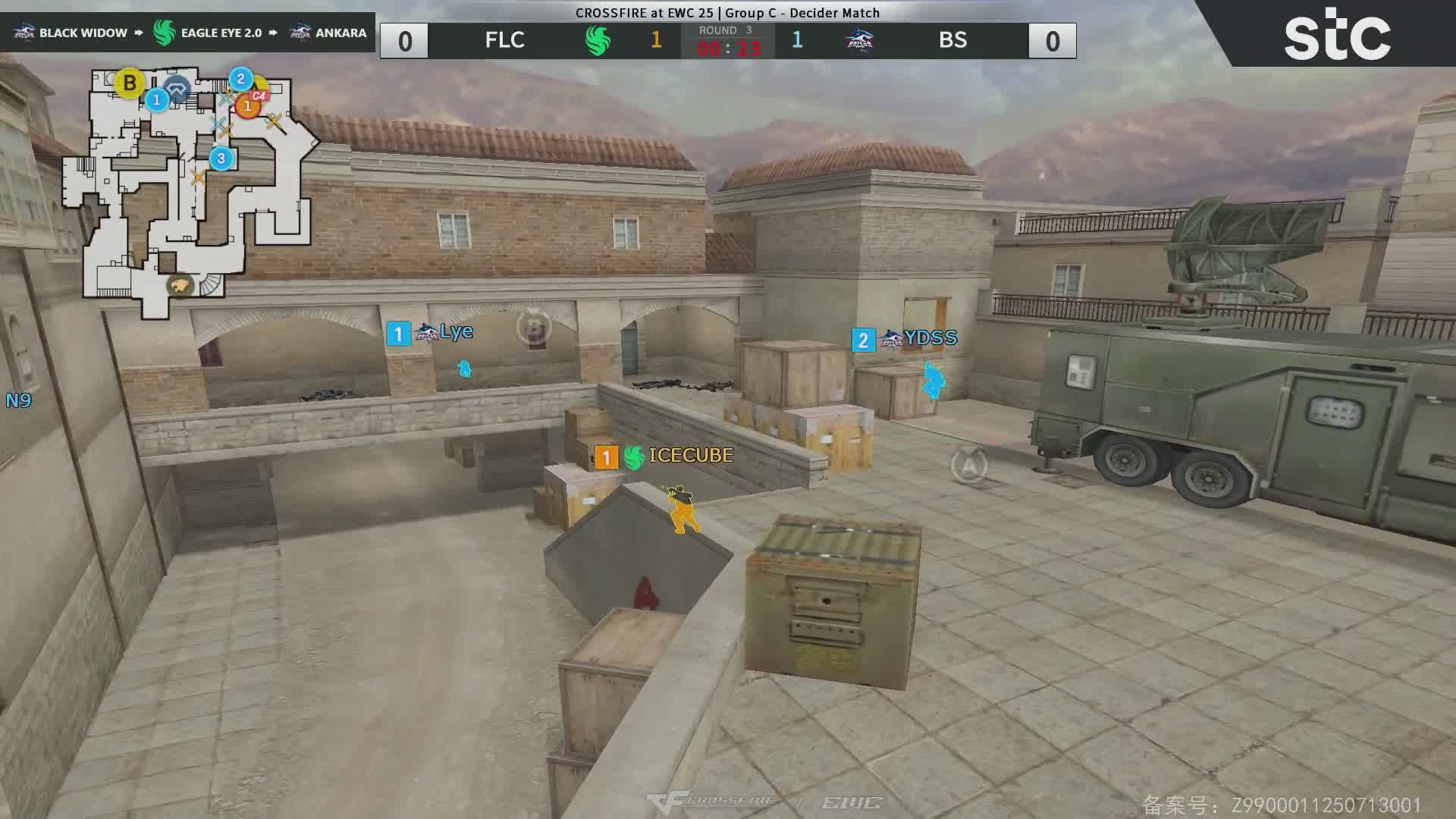Viewport: 1456px width, 819px height.
Task: Select Eagle Eye 2.0 map entry
Action: click(x=209, y=33)
